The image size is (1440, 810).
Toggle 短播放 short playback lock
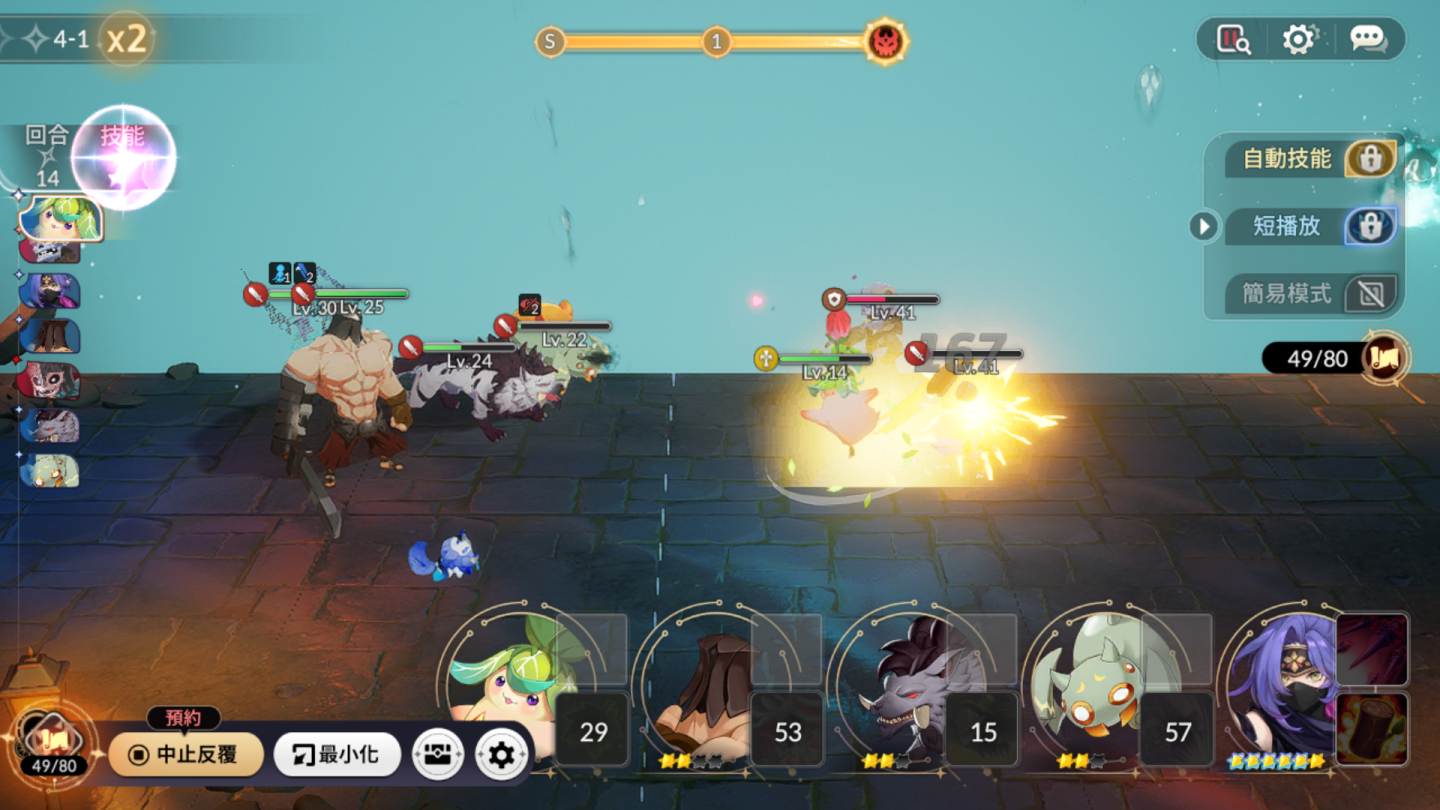pos(1370,226)
